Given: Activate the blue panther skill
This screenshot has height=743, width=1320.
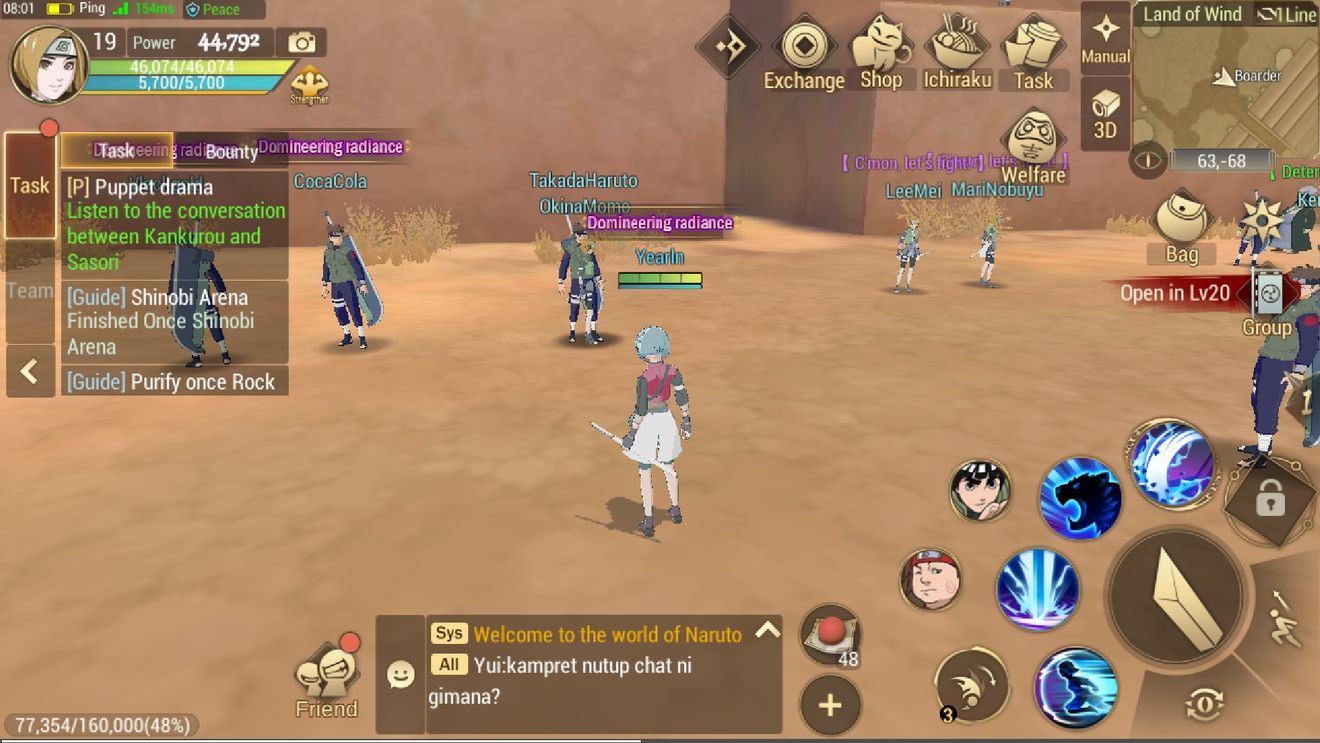Looking at the screenshot, I should pyautogui.click(x=1078, y=498).
